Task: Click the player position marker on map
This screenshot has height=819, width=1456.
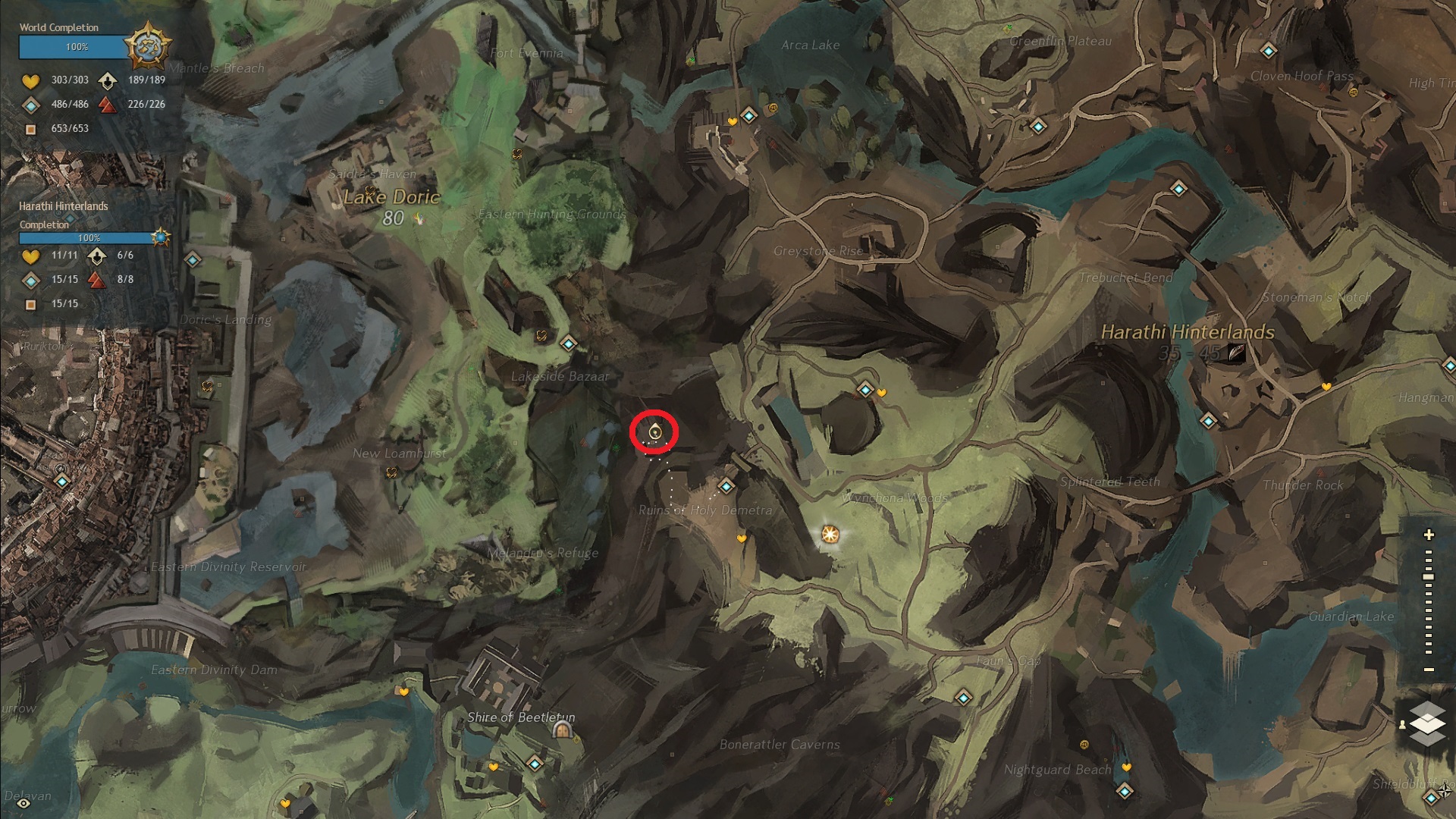Action: (655, 432)
